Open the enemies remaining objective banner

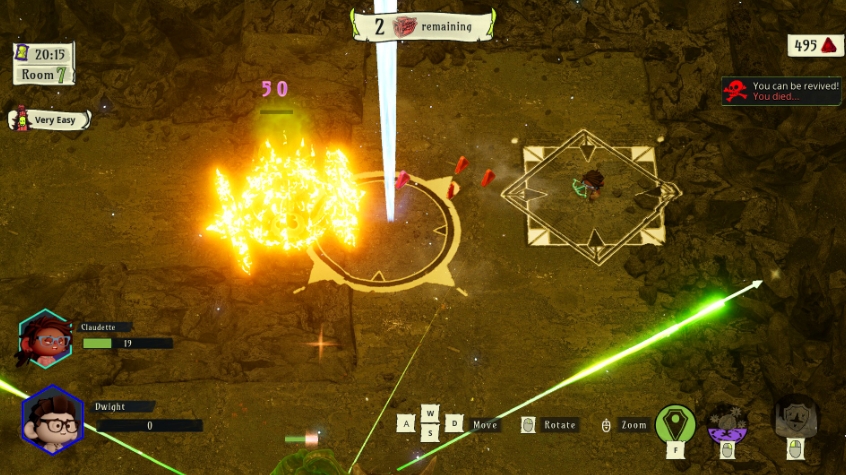(x=422, y=26)
